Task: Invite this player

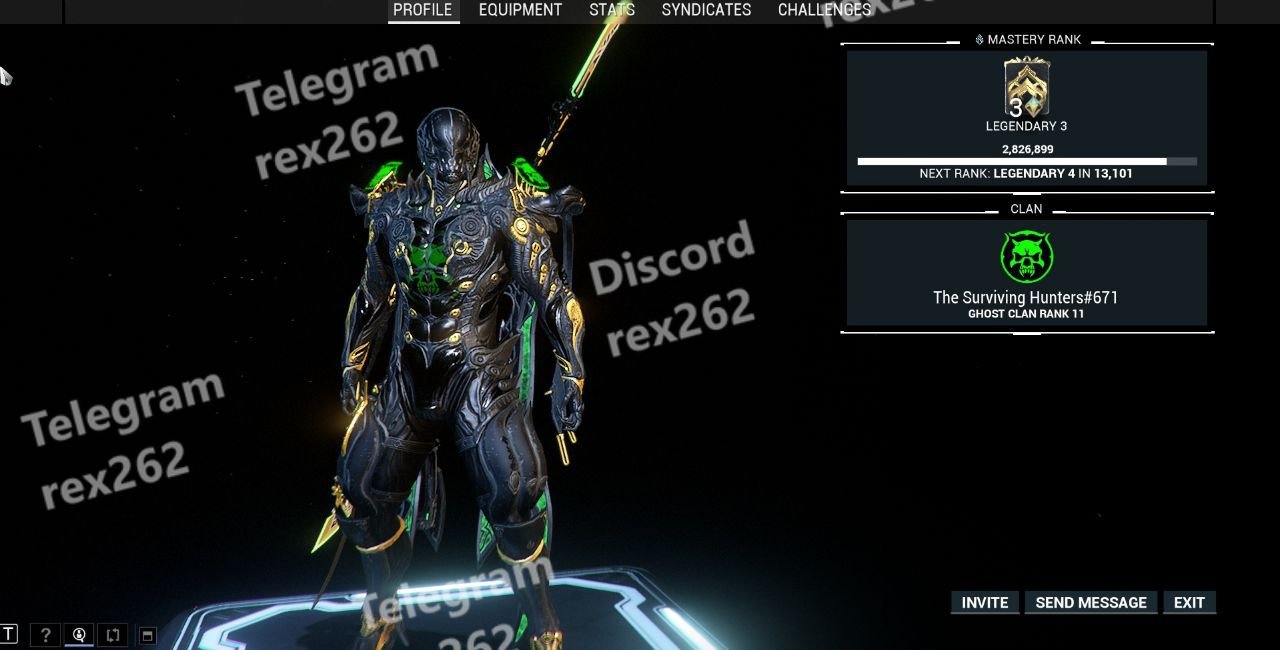Action: 985,602
